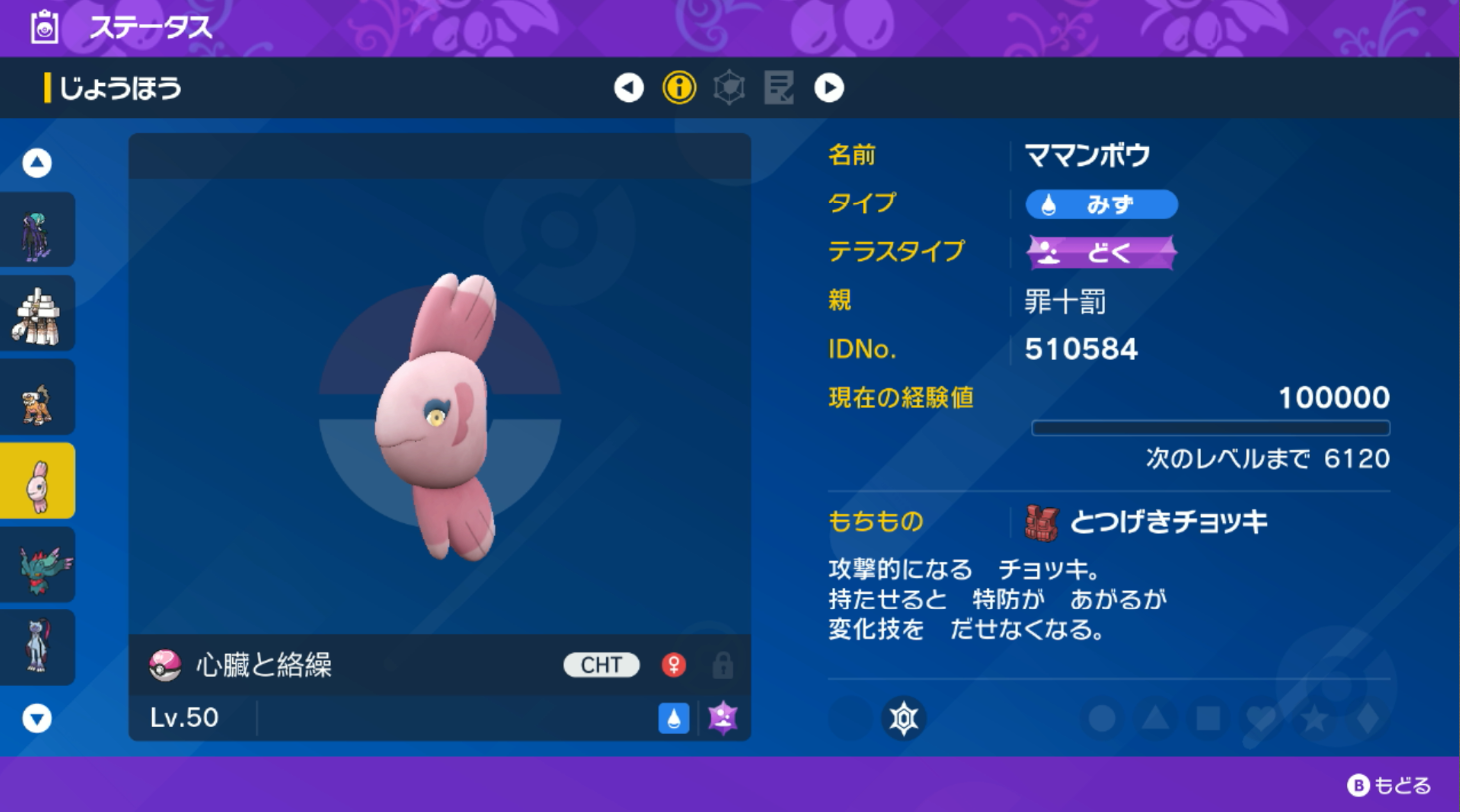Click the up arrow above the party list
The width and height of the screenshot is (1460, 812).
tap(38, 162)
